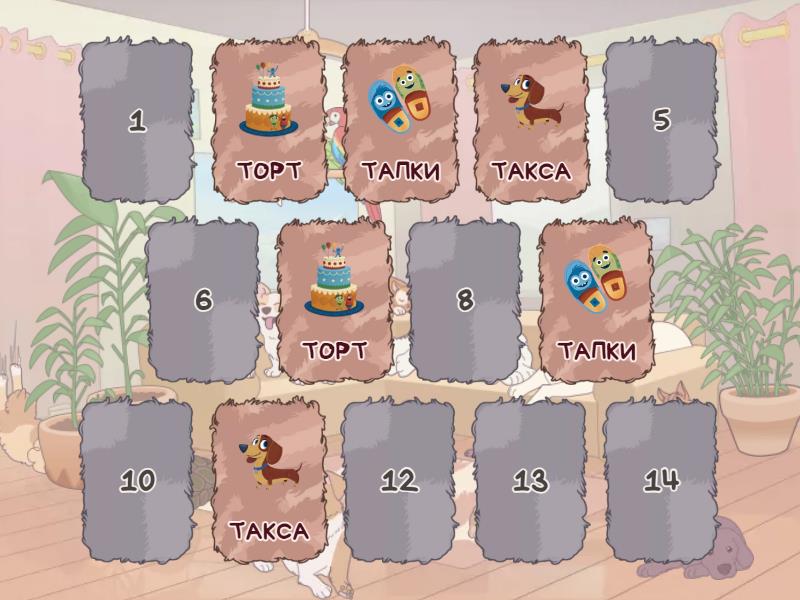
Task: Reveal card number 5
Action: [661, 121]
